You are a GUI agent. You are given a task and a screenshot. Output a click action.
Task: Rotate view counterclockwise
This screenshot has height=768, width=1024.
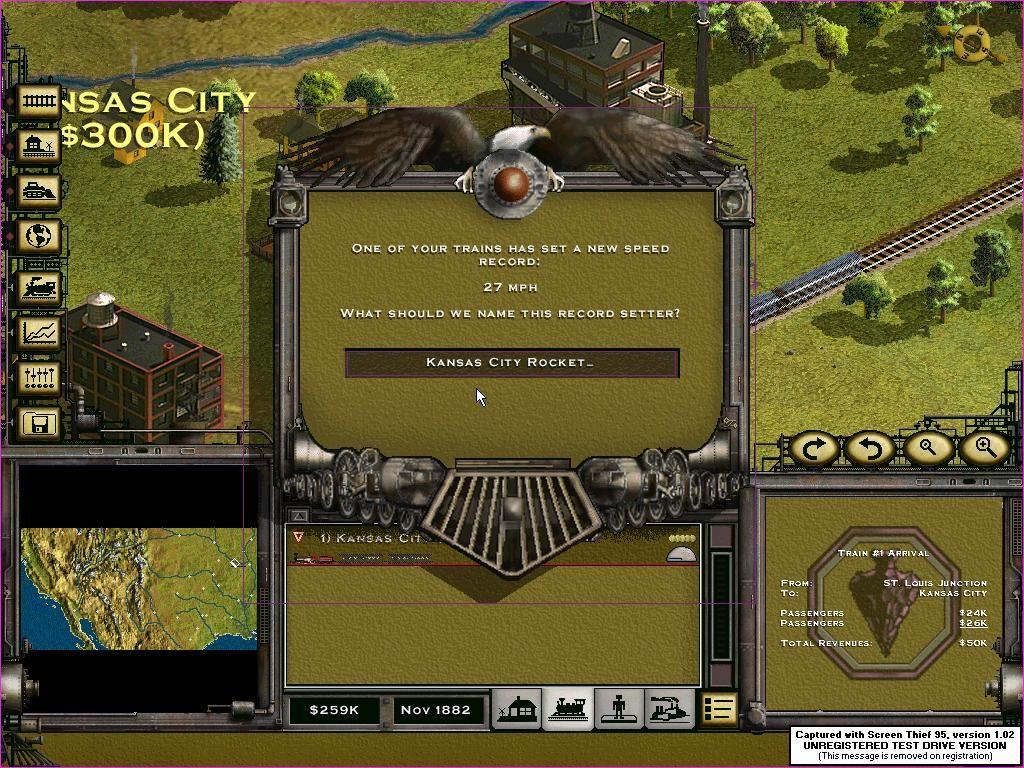pos(870,449)
